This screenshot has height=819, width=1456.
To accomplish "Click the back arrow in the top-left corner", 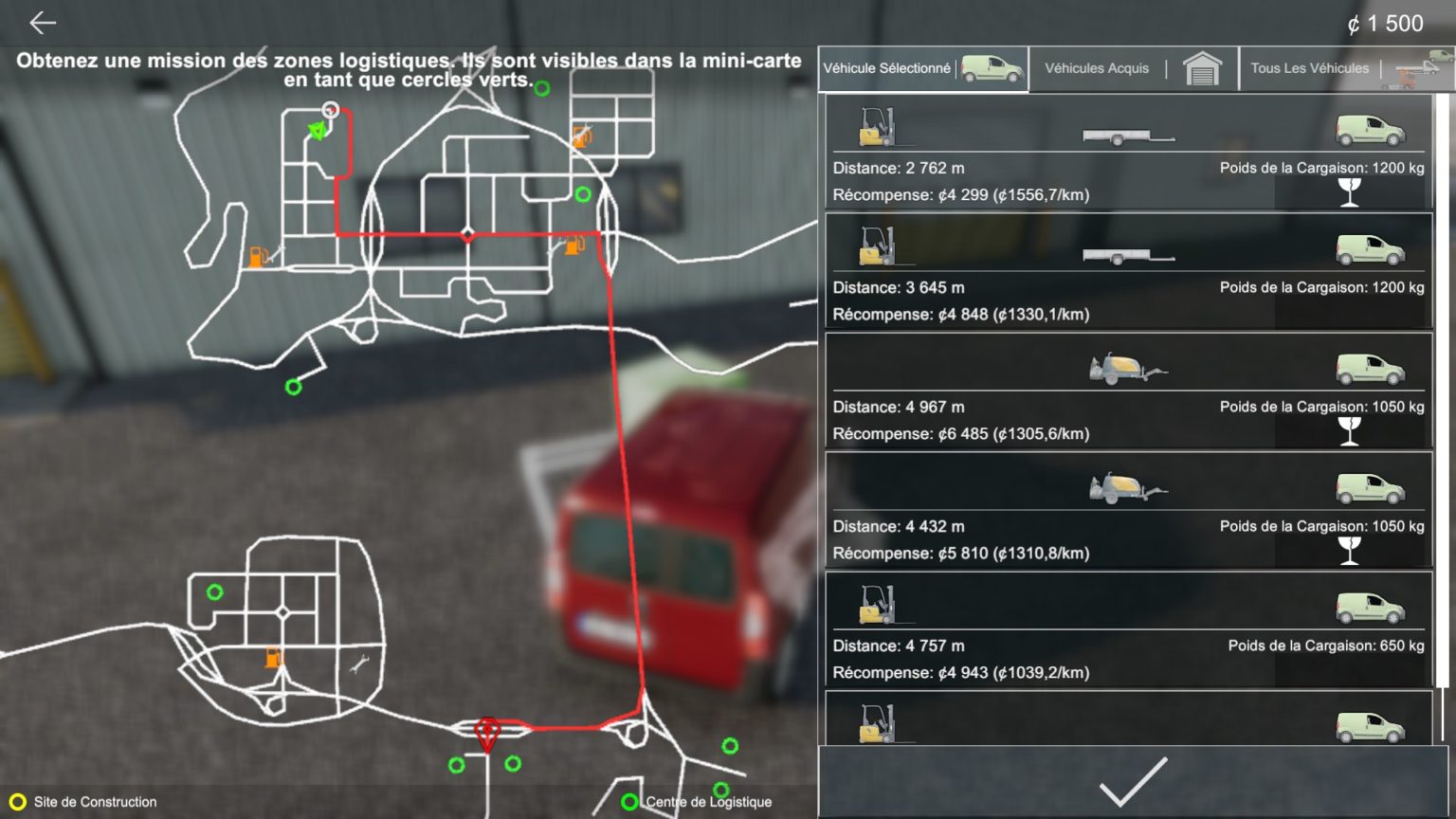I will click(38, 22).
